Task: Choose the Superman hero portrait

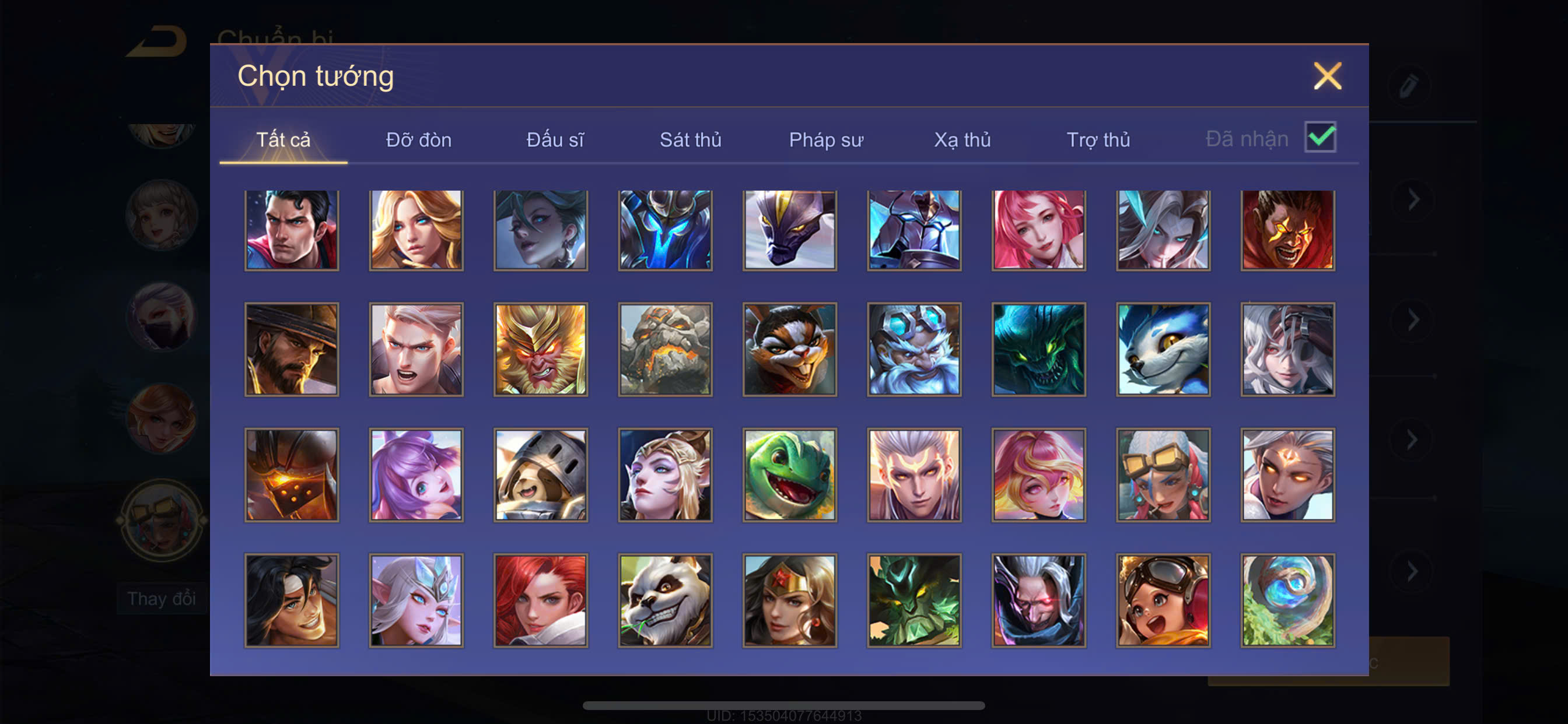Action: point(292,230)
